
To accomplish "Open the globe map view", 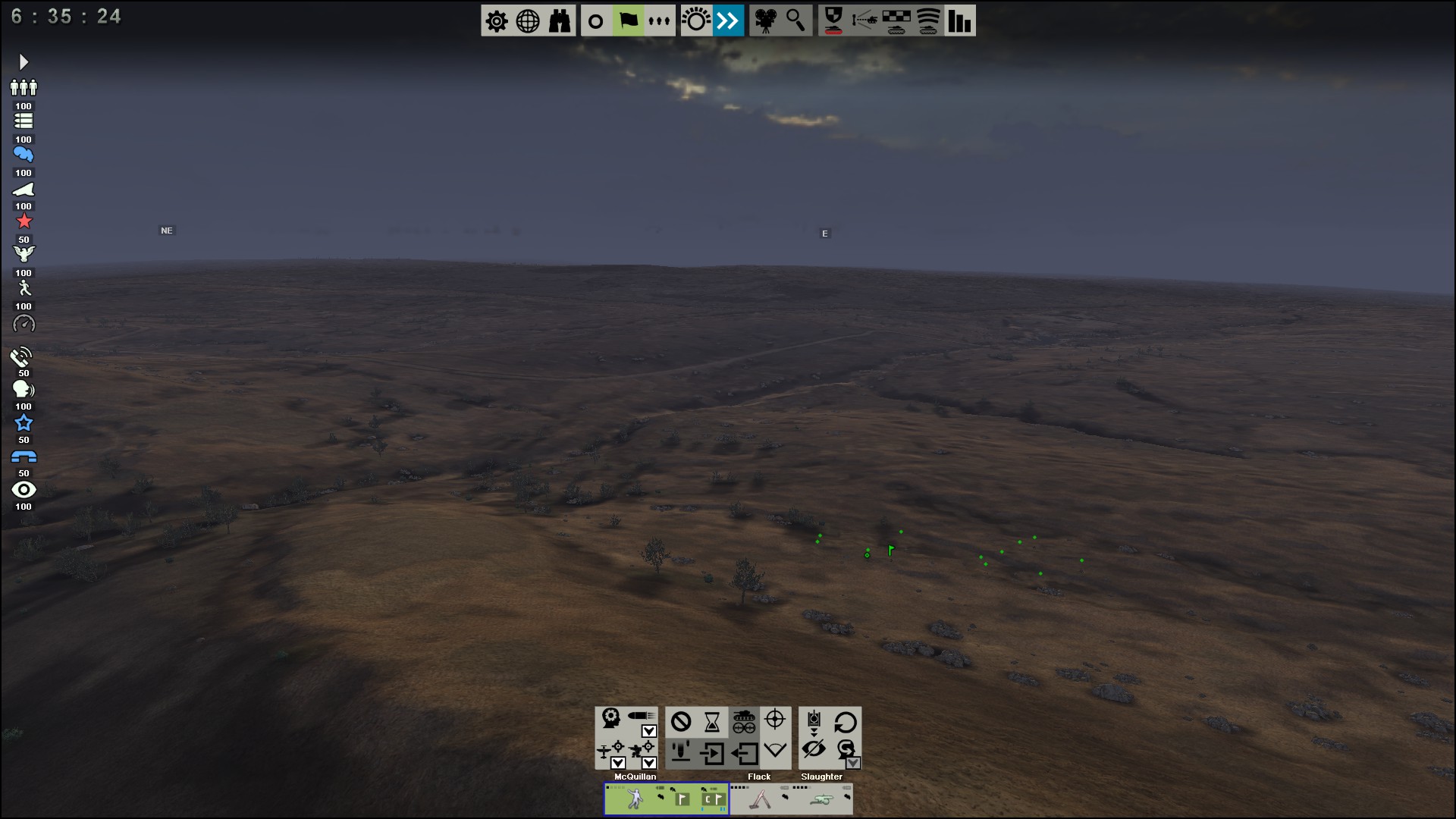I will pos(528,21).
